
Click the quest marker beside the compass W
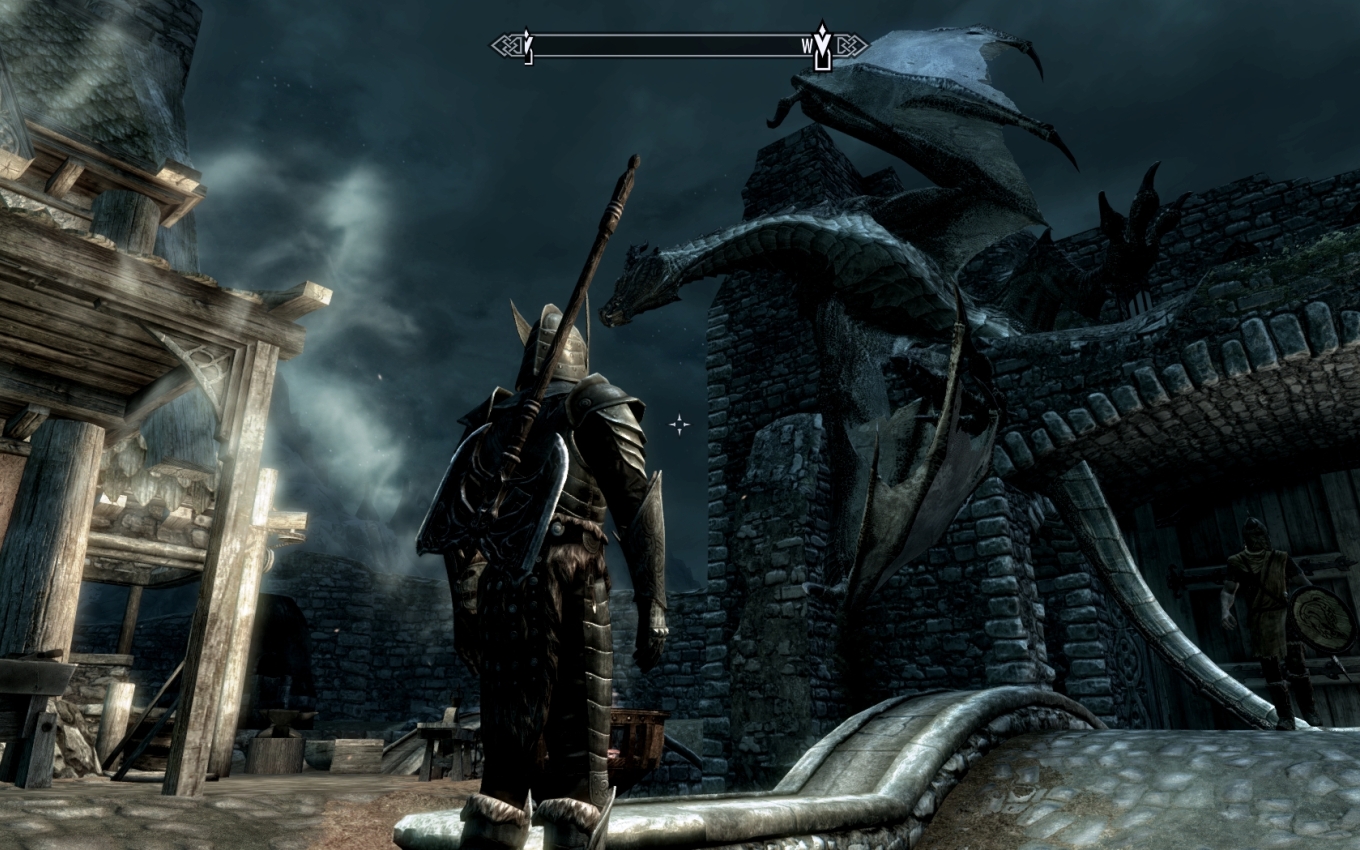[x=822, y=45]
